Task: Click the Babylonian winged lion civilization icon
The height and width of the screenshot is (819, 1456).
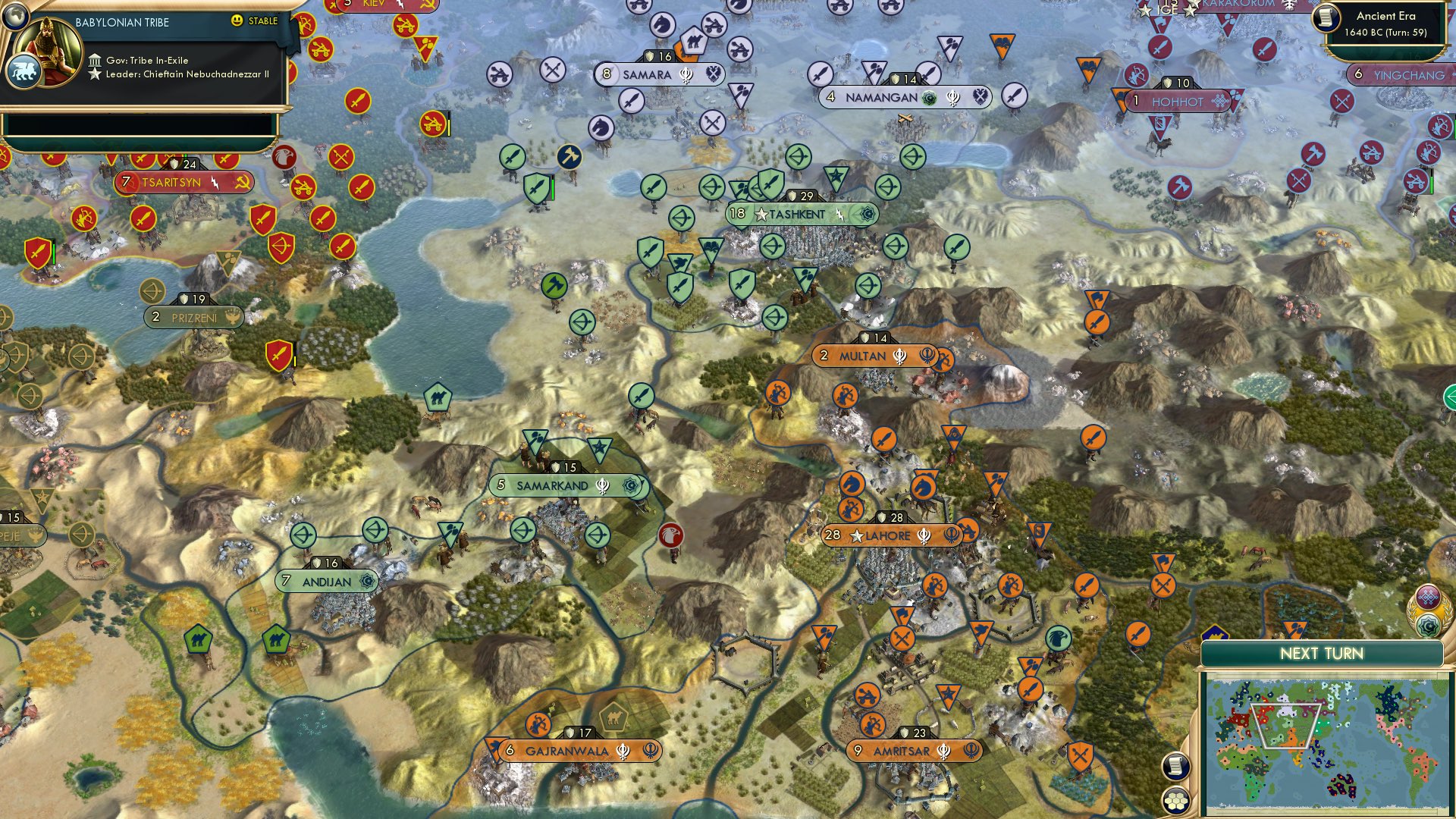Action: (24, 70)
